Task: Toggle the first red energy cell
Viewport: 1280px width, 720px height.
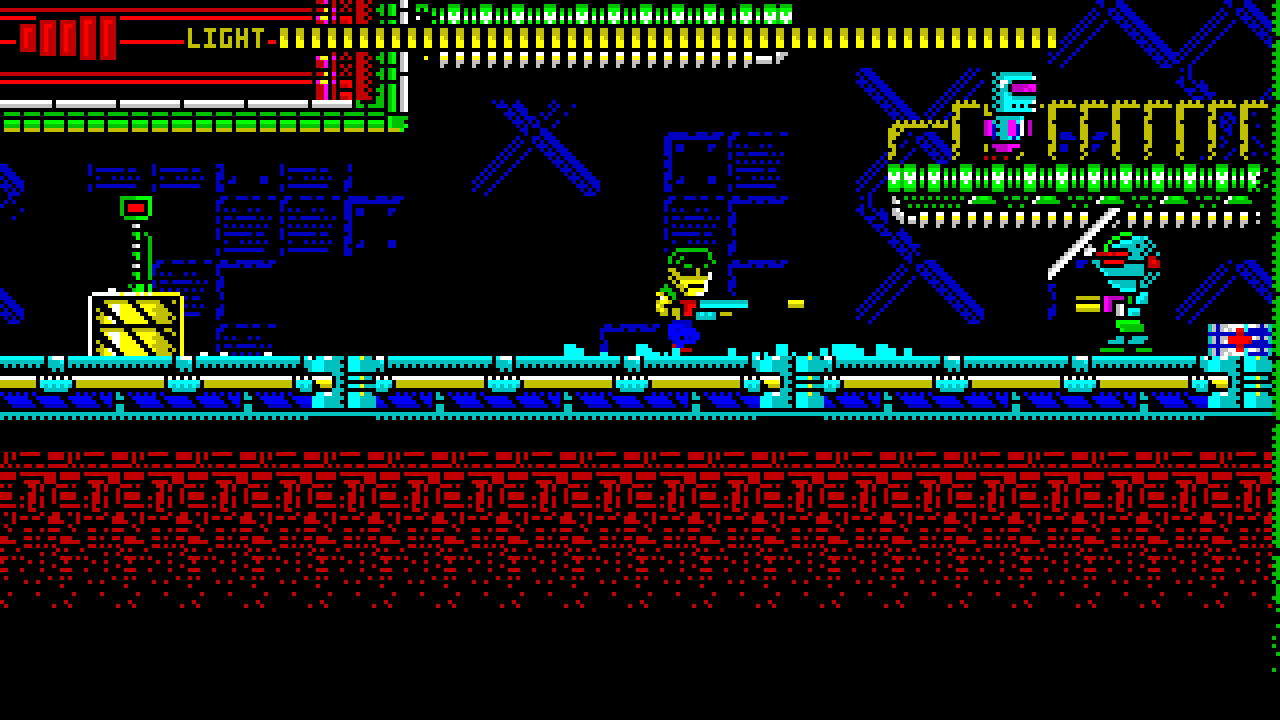Action: tap(30, 37)
